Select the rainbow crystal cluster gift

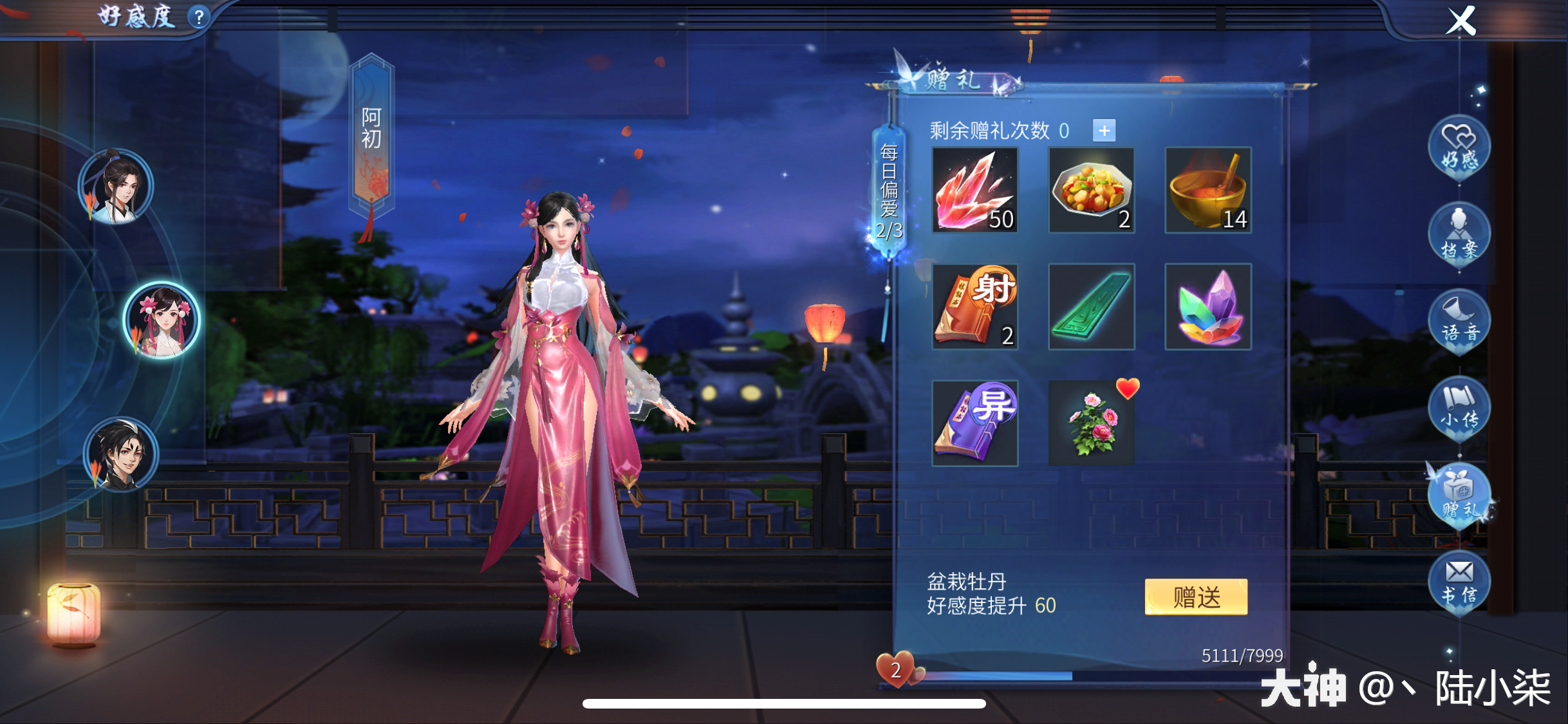(1208, 307)
